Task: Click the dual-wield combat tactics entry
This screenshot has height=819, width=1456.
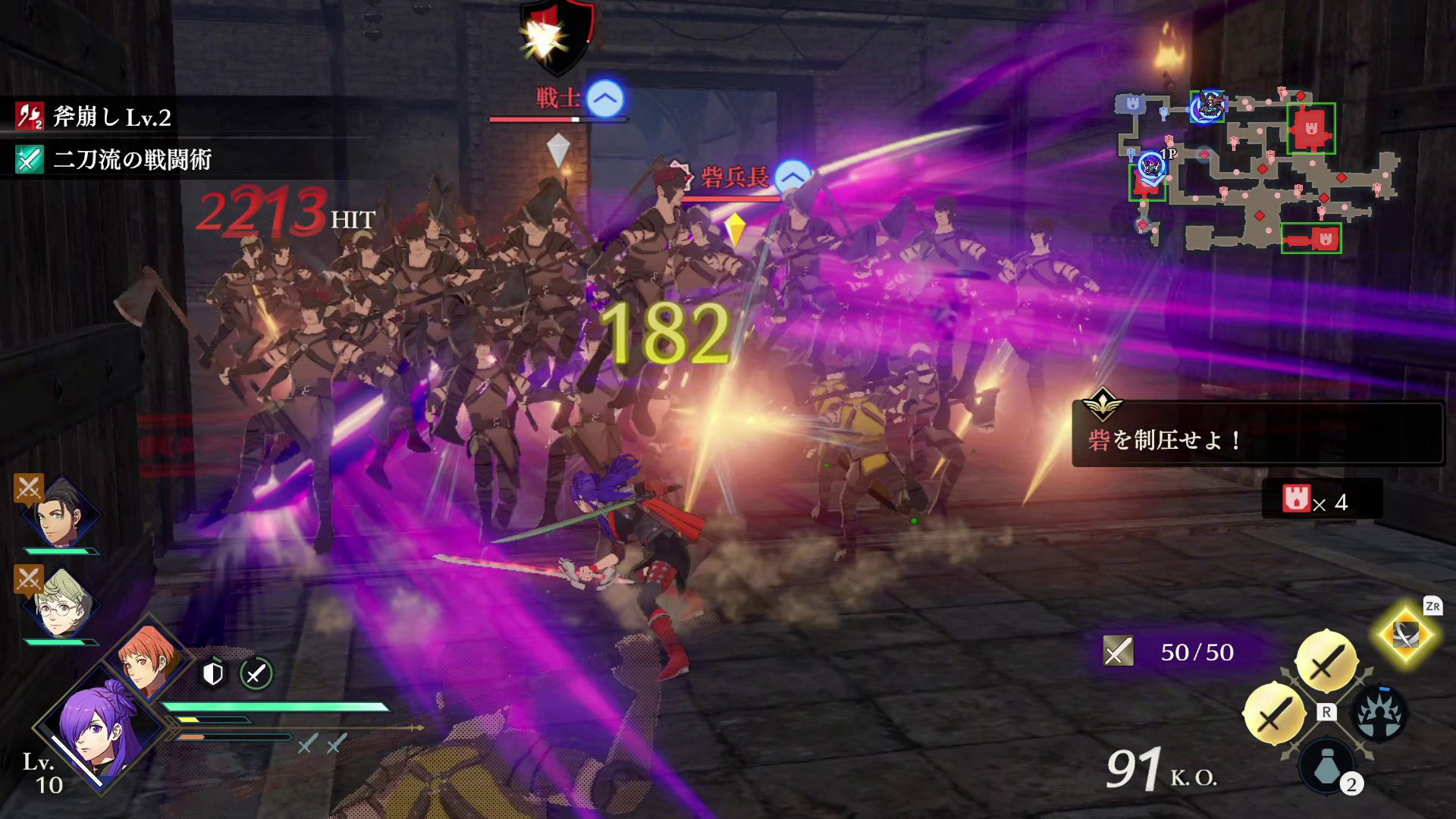Action: coord(114,160)
